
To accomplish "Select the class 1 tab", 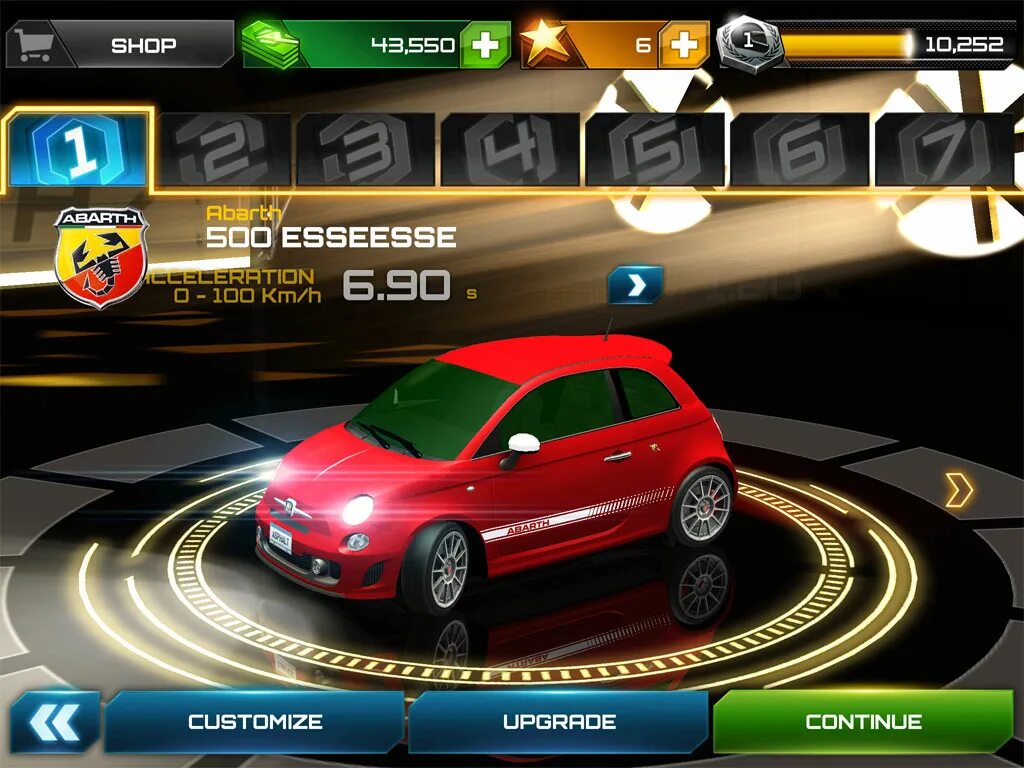I will tap(77, 149).
